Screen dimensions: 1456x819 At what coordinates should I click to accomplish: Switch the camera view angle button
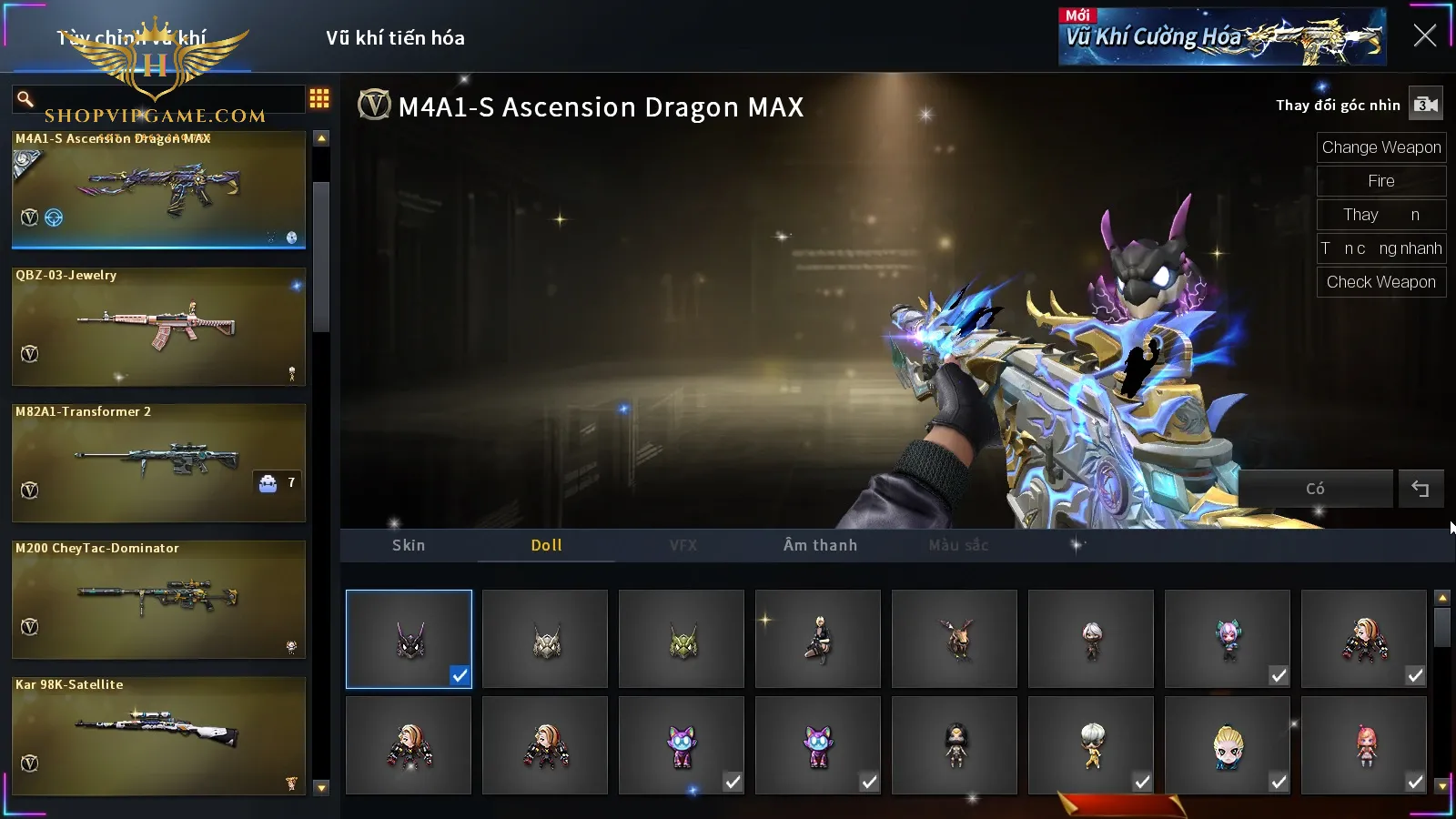tap(1425, 105)
